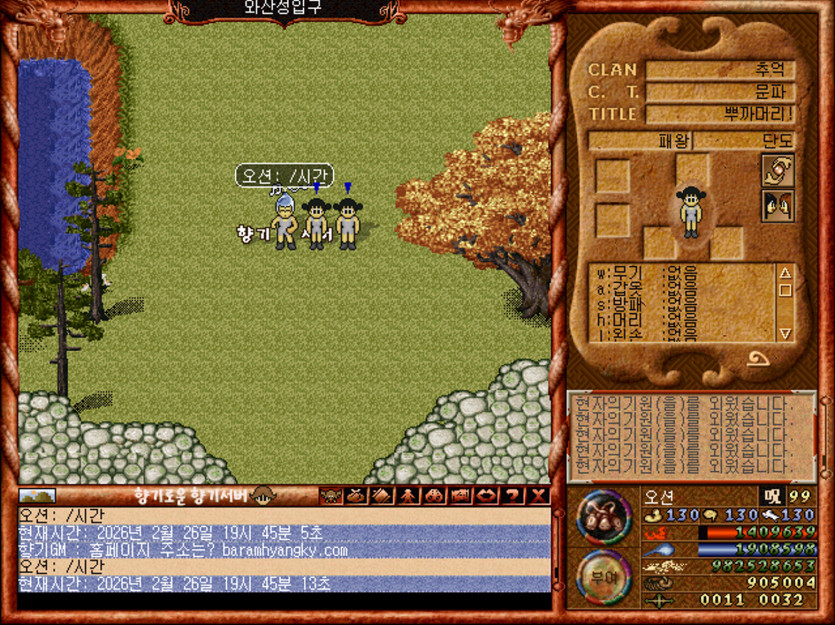
Task: Click the two-faces icon in the character panel
Action: 777,206
